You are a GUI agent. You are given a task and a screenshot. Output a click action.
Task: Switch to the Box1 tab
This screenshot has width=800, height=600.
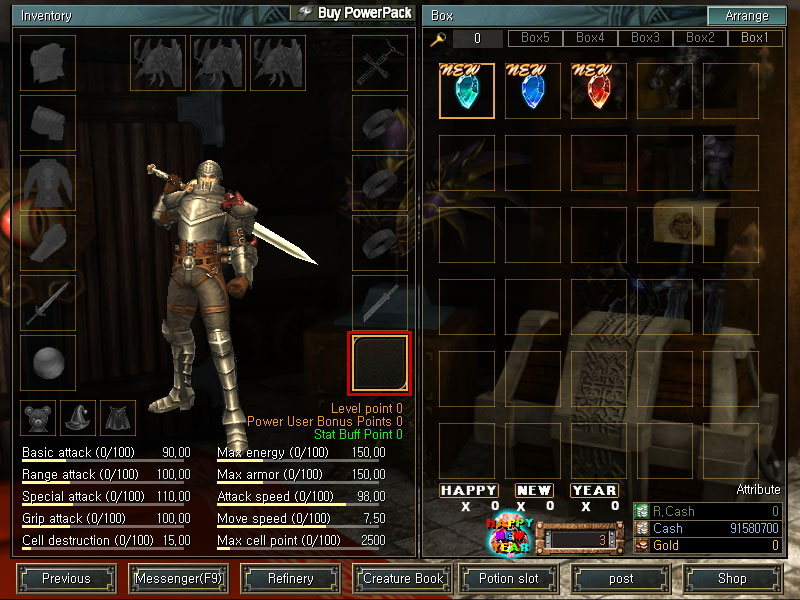pyautogui.click(x=755, y=38)
